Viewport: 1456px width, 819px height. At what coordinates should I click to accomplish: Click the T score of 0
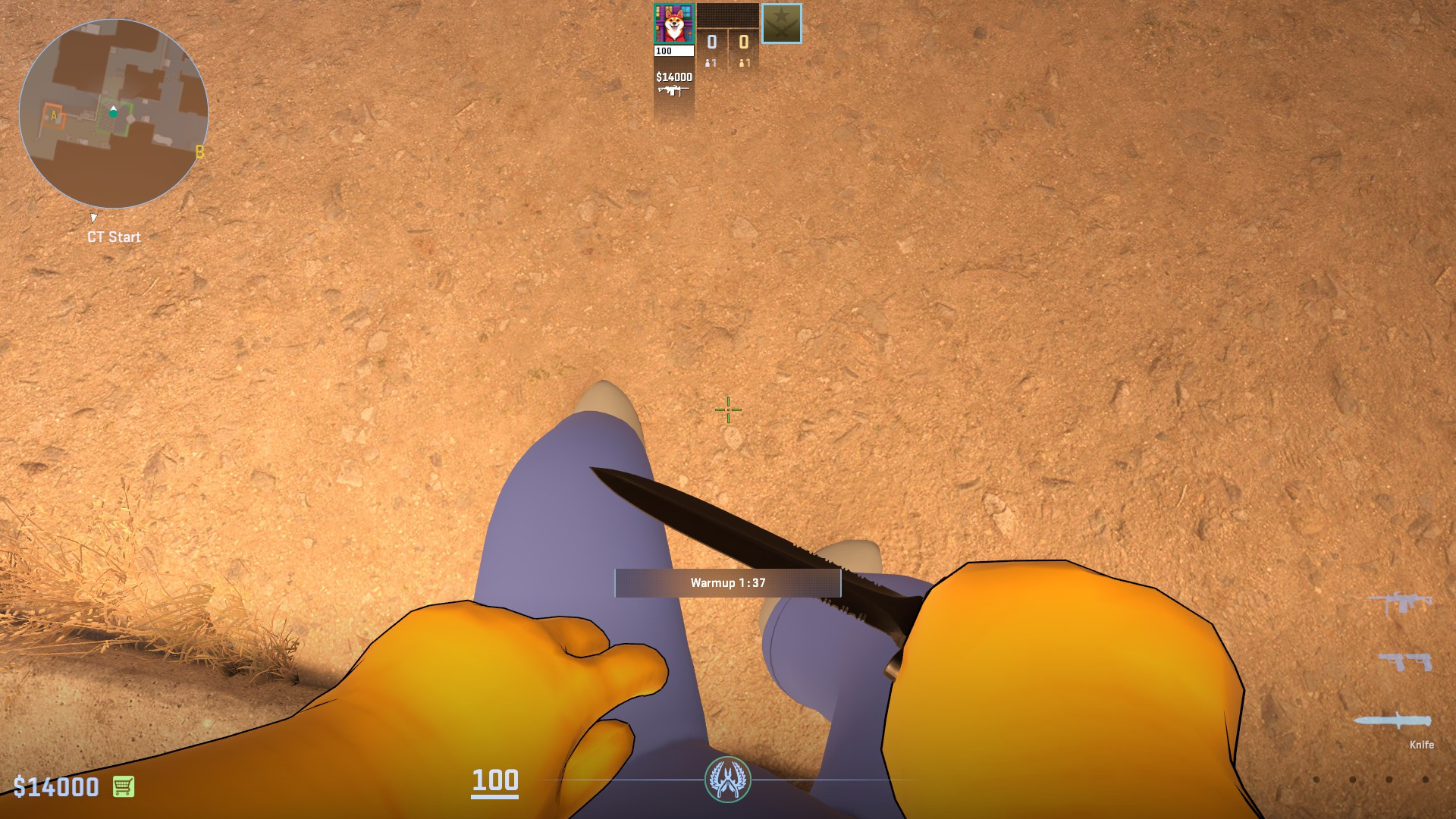click(744, 42)
